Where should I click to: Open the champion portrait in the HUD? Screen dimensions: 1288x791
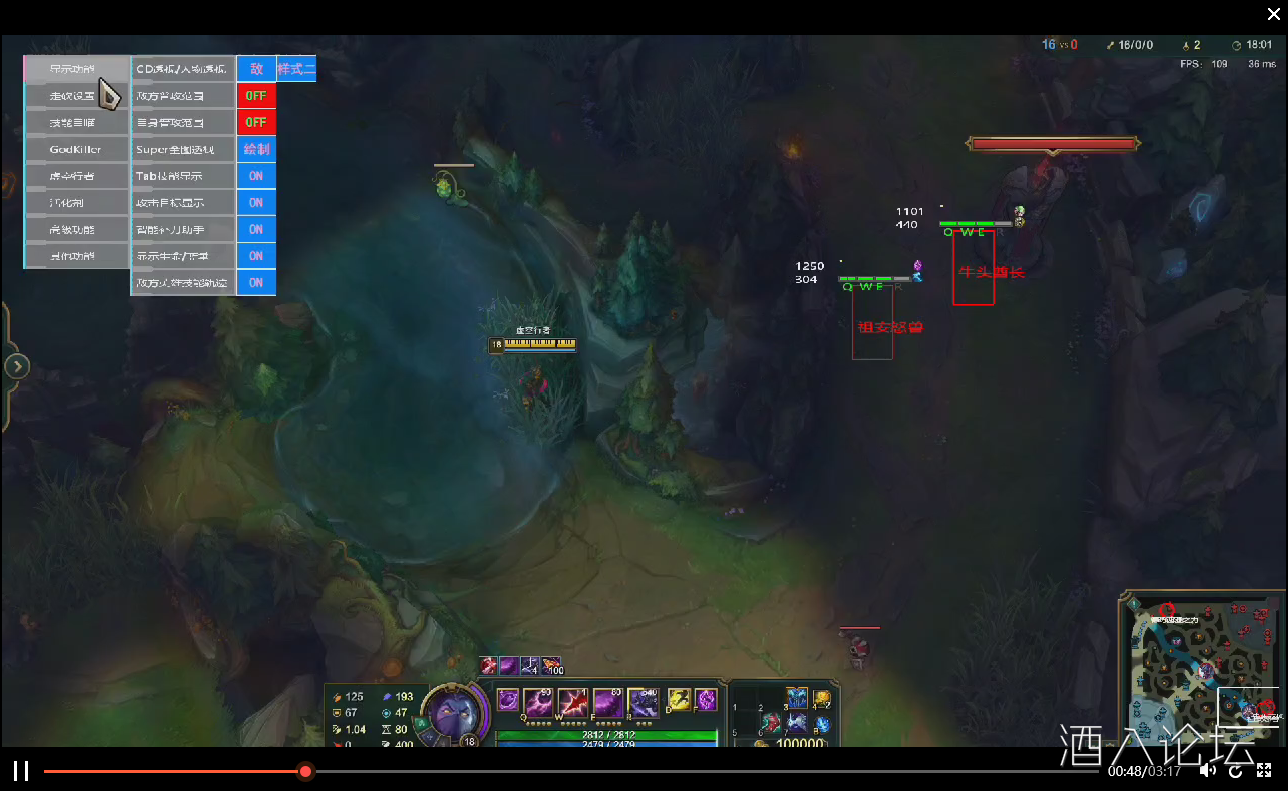(455, 712)
